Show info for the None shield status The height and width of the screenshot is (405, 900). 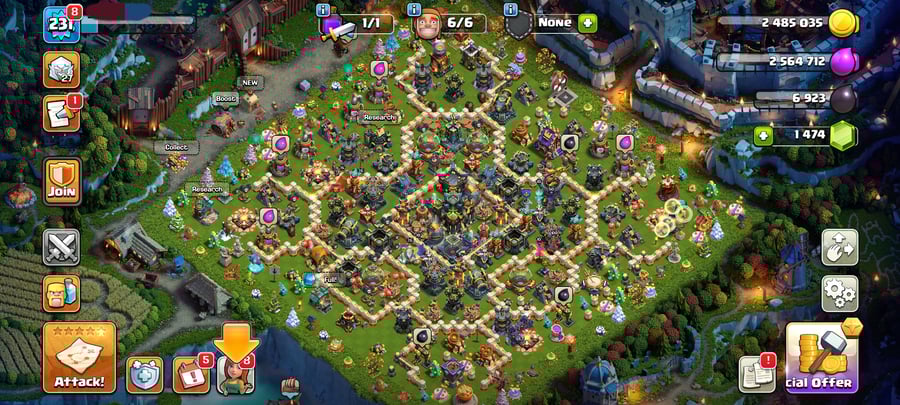pyautogui.click(x=510, y=10)
